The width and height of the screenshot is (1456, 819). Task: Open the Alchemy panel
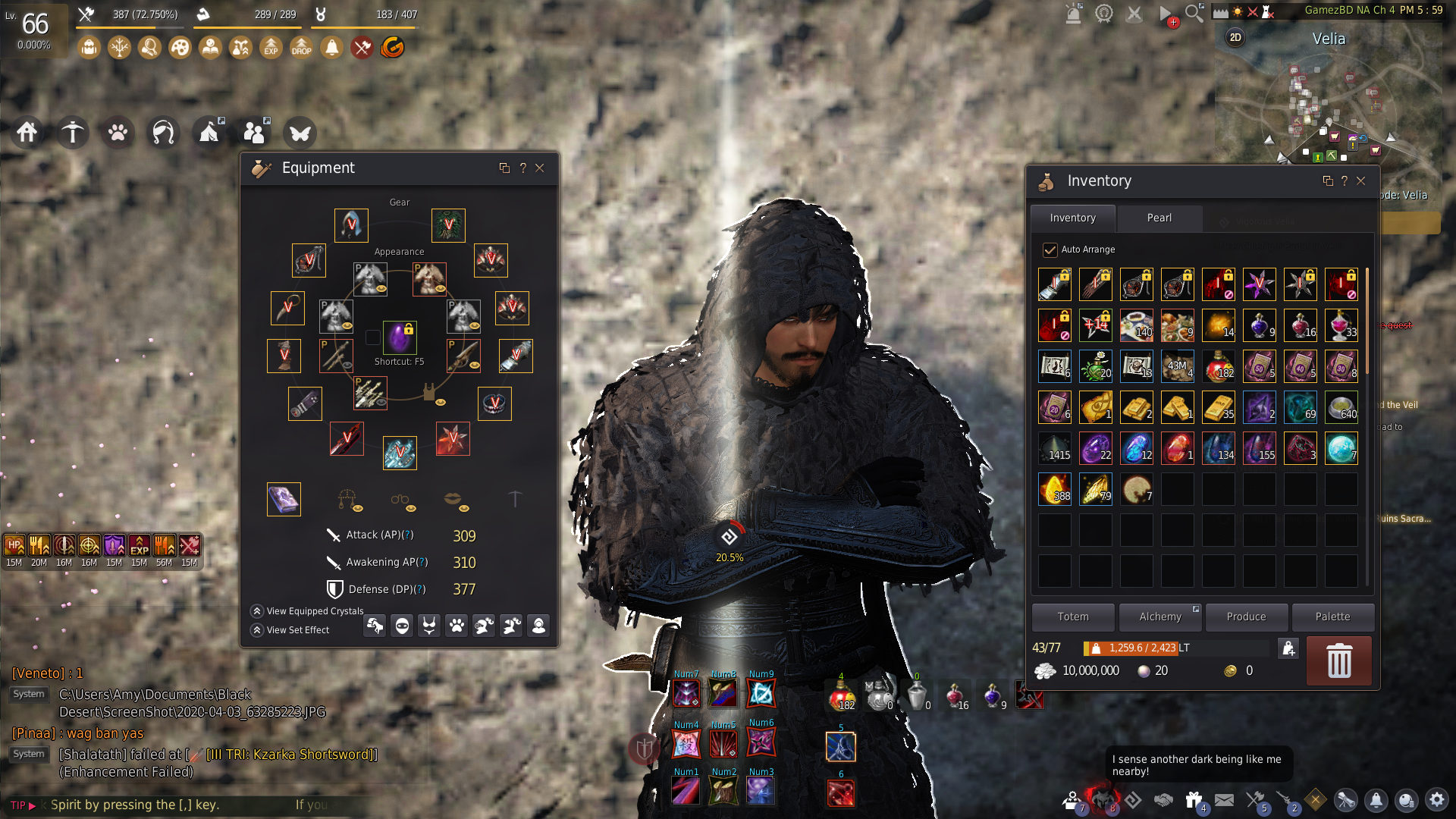pos(1159,617)
